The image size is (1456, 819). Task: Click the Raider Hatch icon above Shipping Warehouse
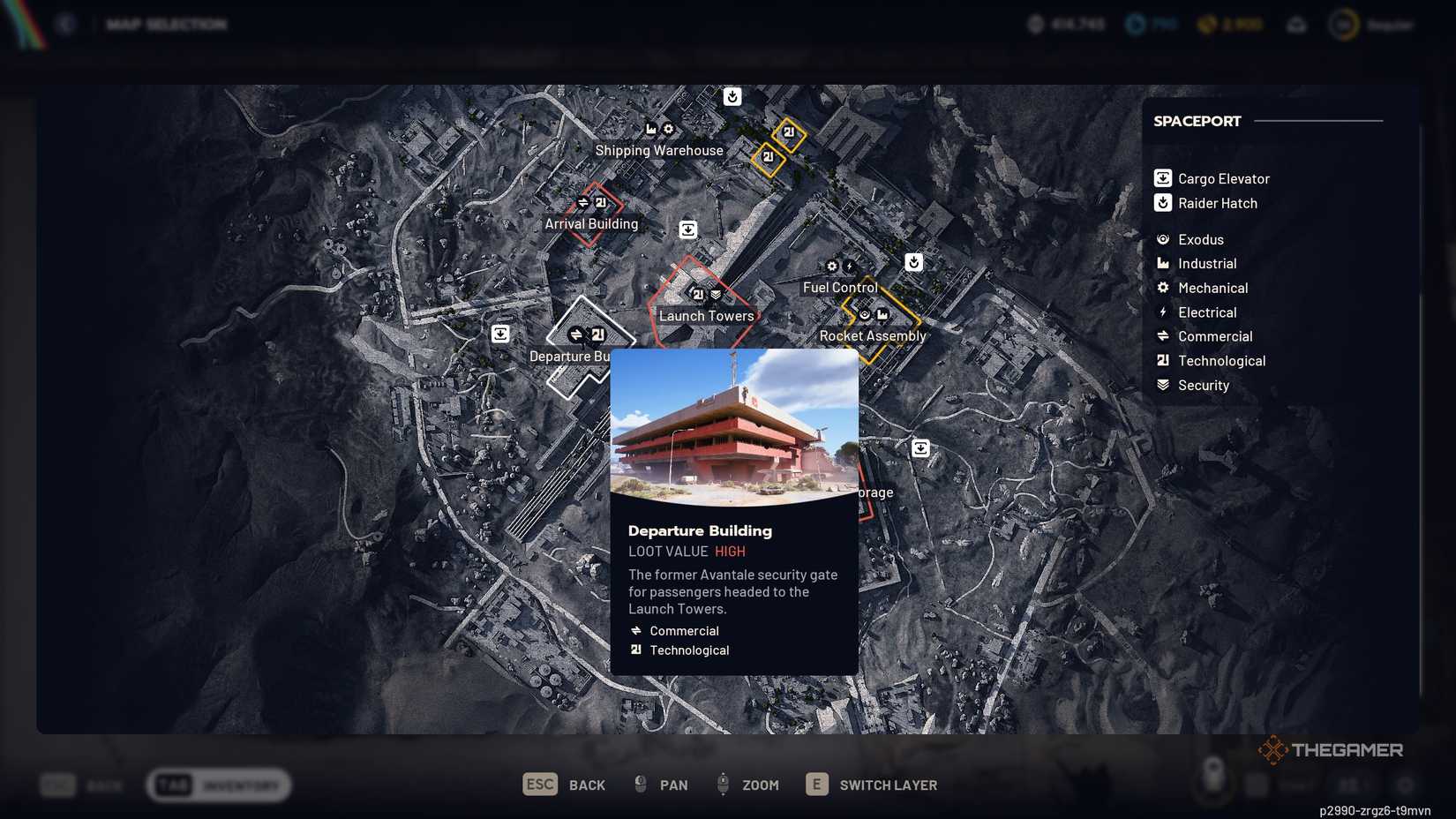(732, 97)
